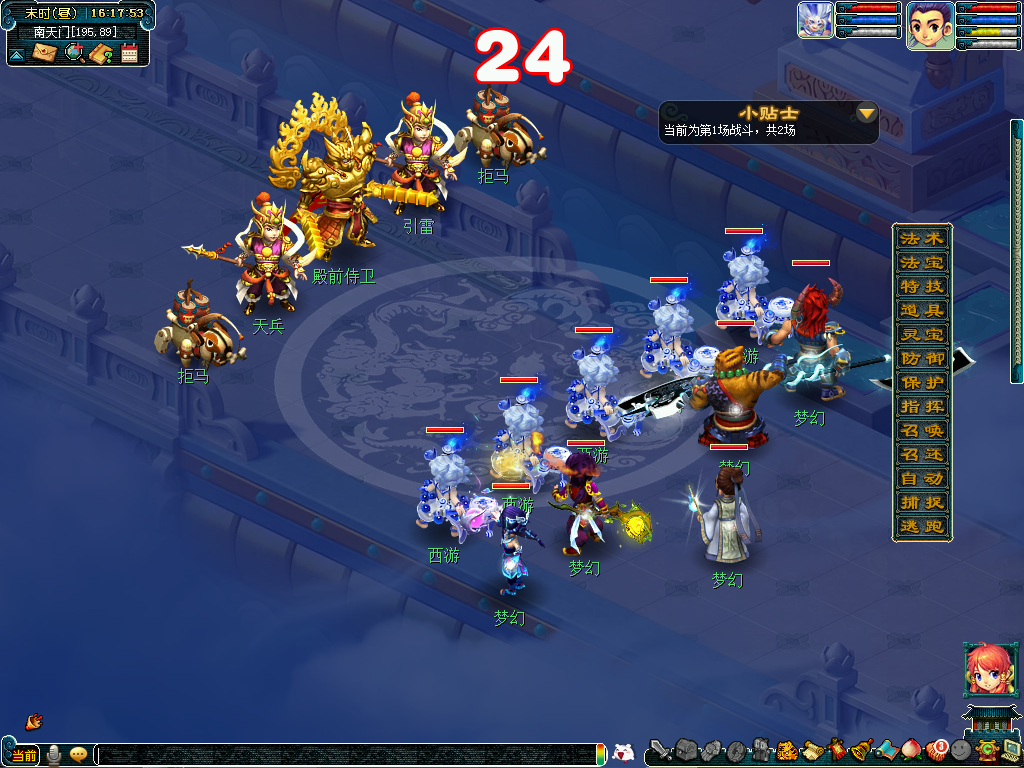Viewport: 1024px width, 768px height.
Task: Select 逃跑 (Flee) to escape the battle
Action: click(921, 526)
